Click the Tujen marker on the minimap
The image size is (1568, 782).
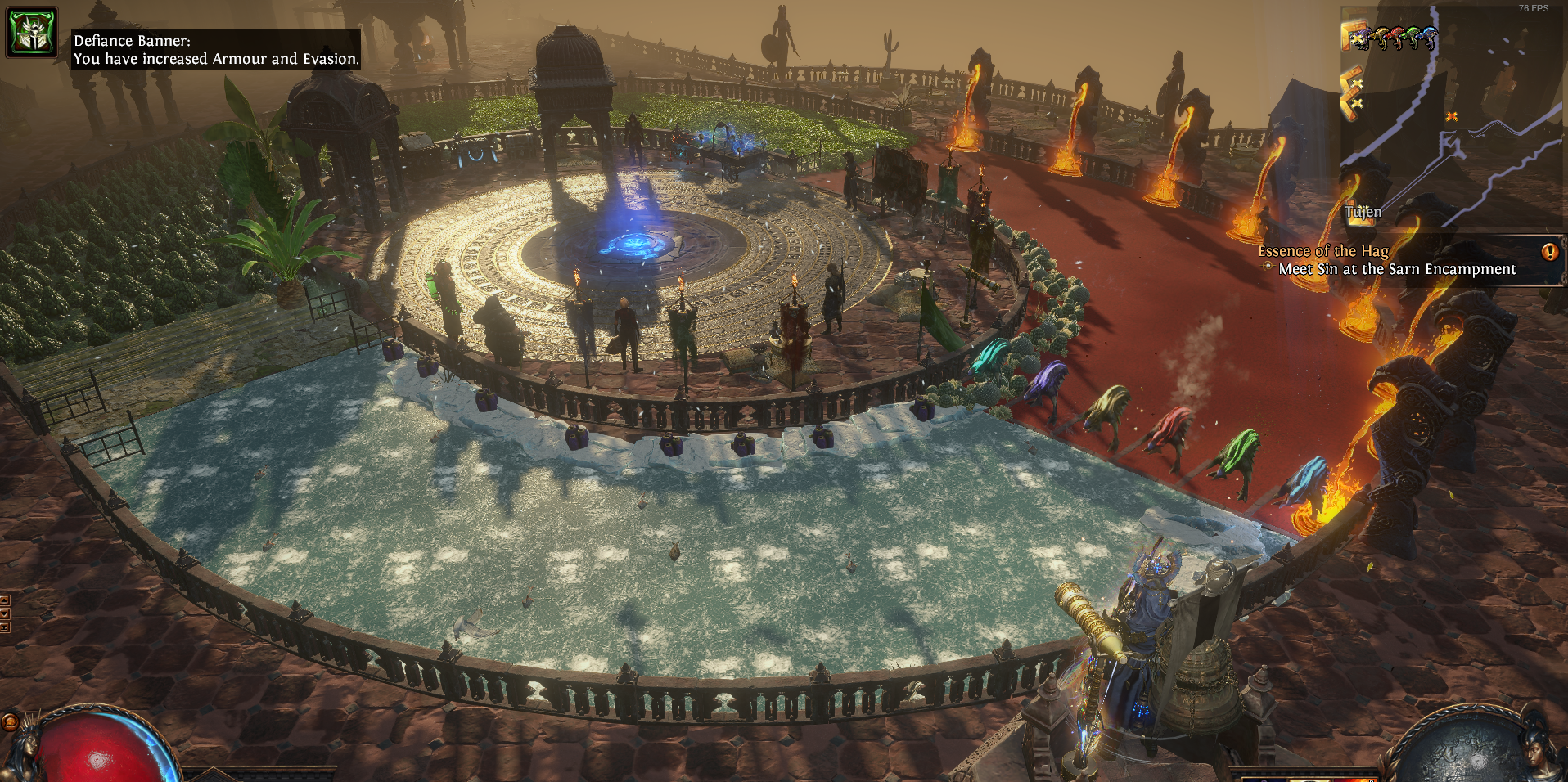tap(1363, 212)
